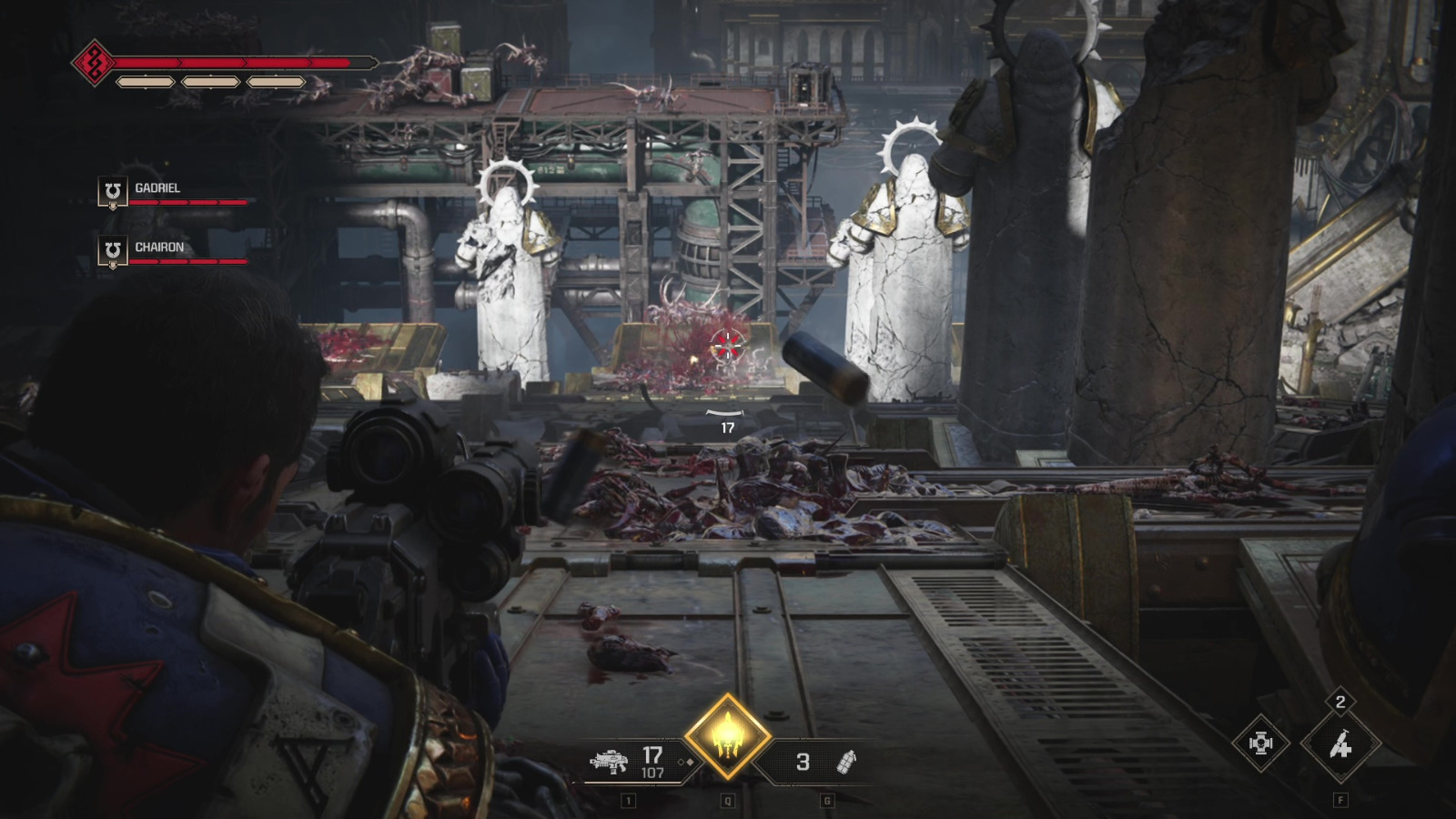Select Chairon's squad member emblem
Screen dimensions: 1456x819
click(113, 251)
